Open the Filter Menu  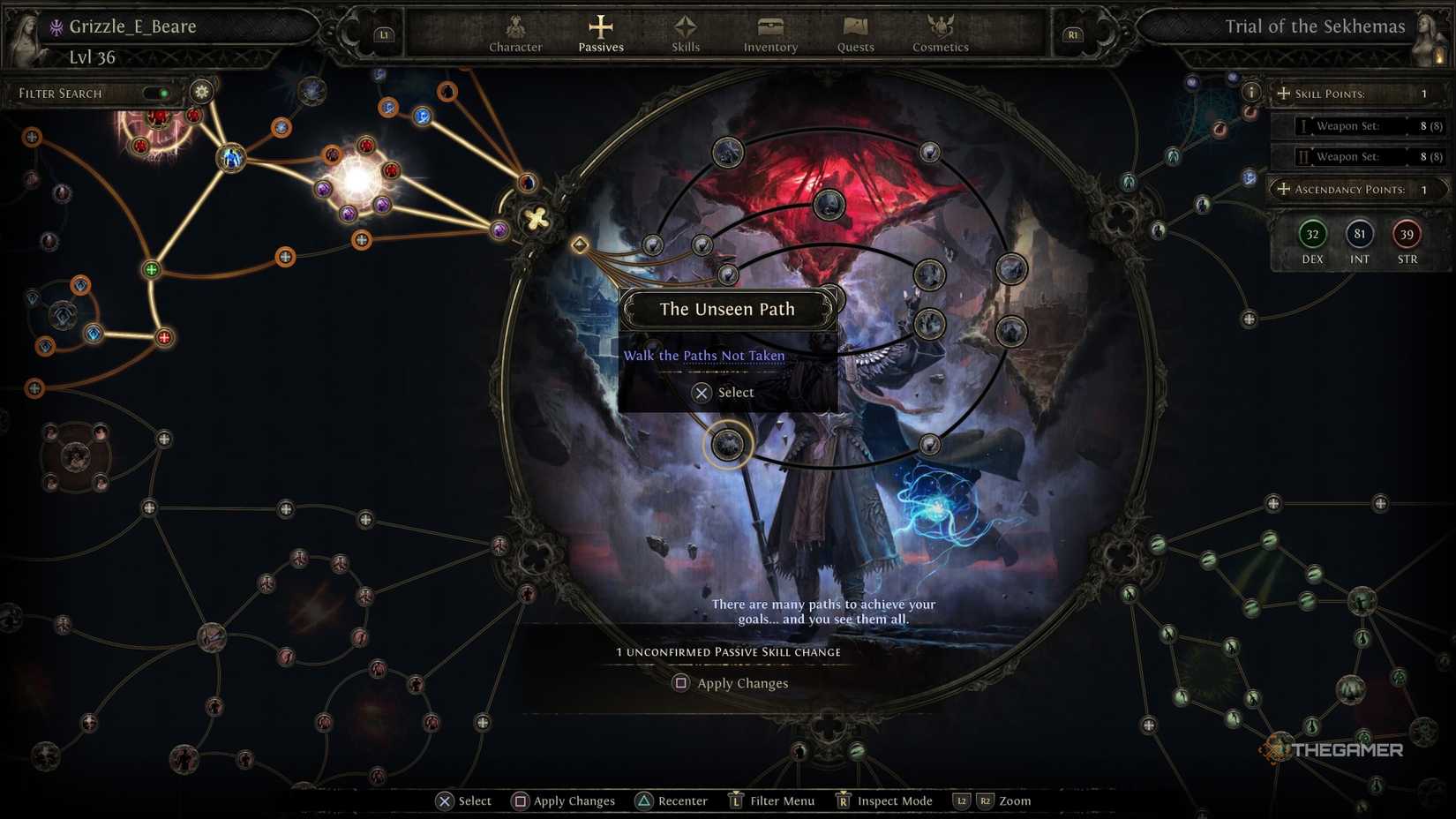(x=771, y=800)
